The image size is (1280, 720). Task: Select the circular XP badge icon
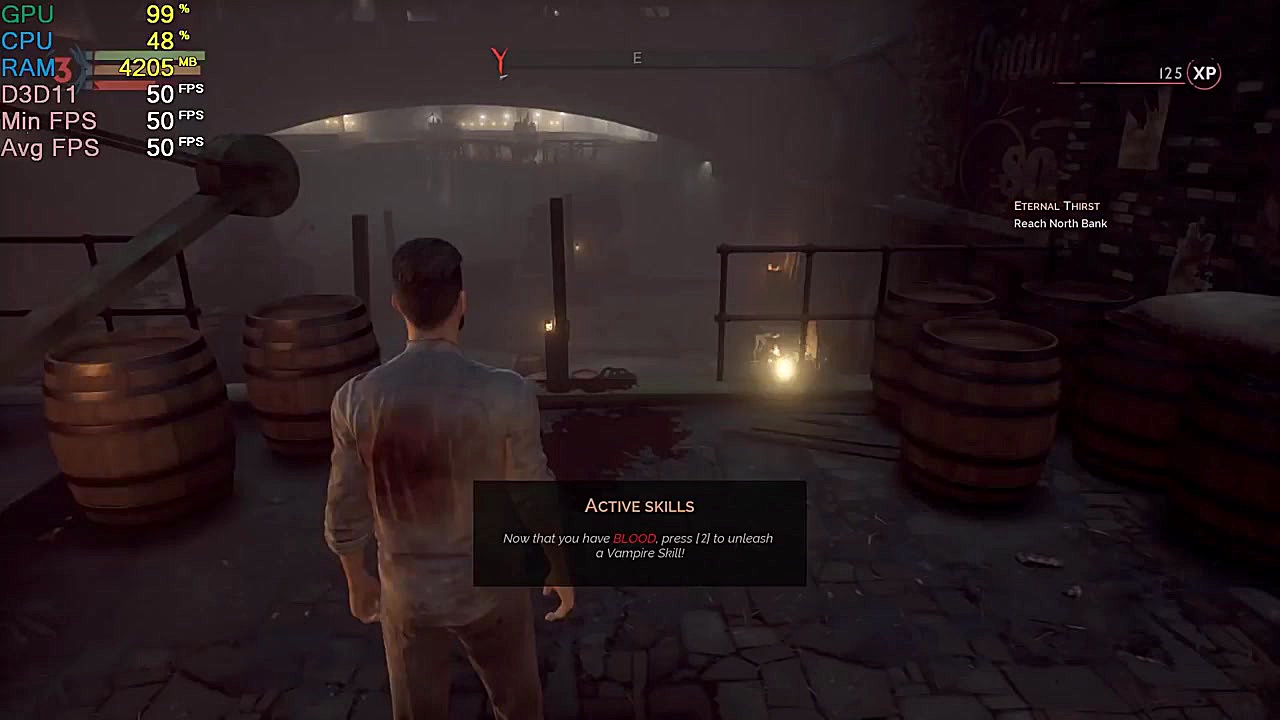pyautogui.click(x=1204, y=73)
